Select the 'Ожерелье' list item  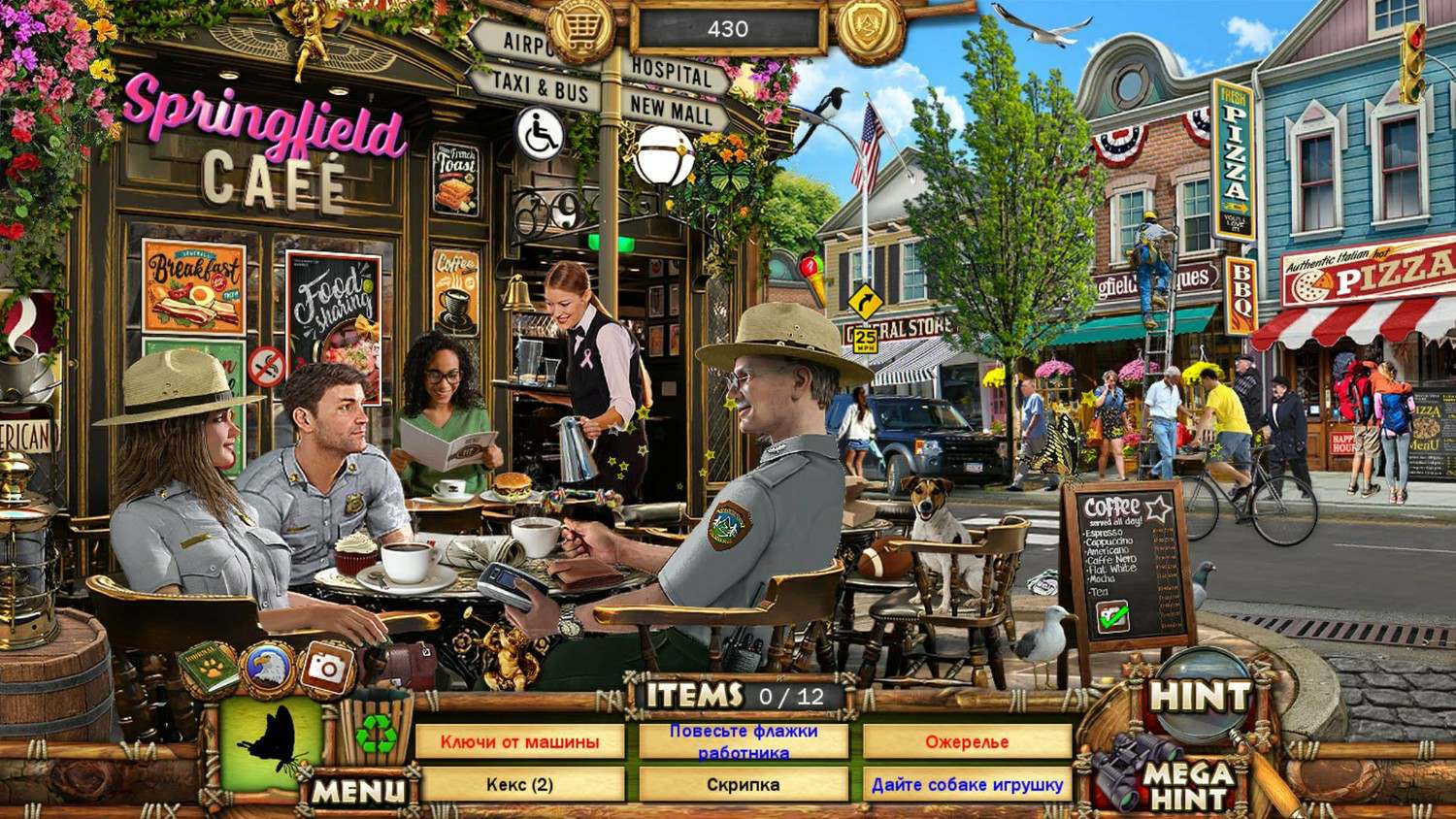pyautogui.click(x=967, y=742)
